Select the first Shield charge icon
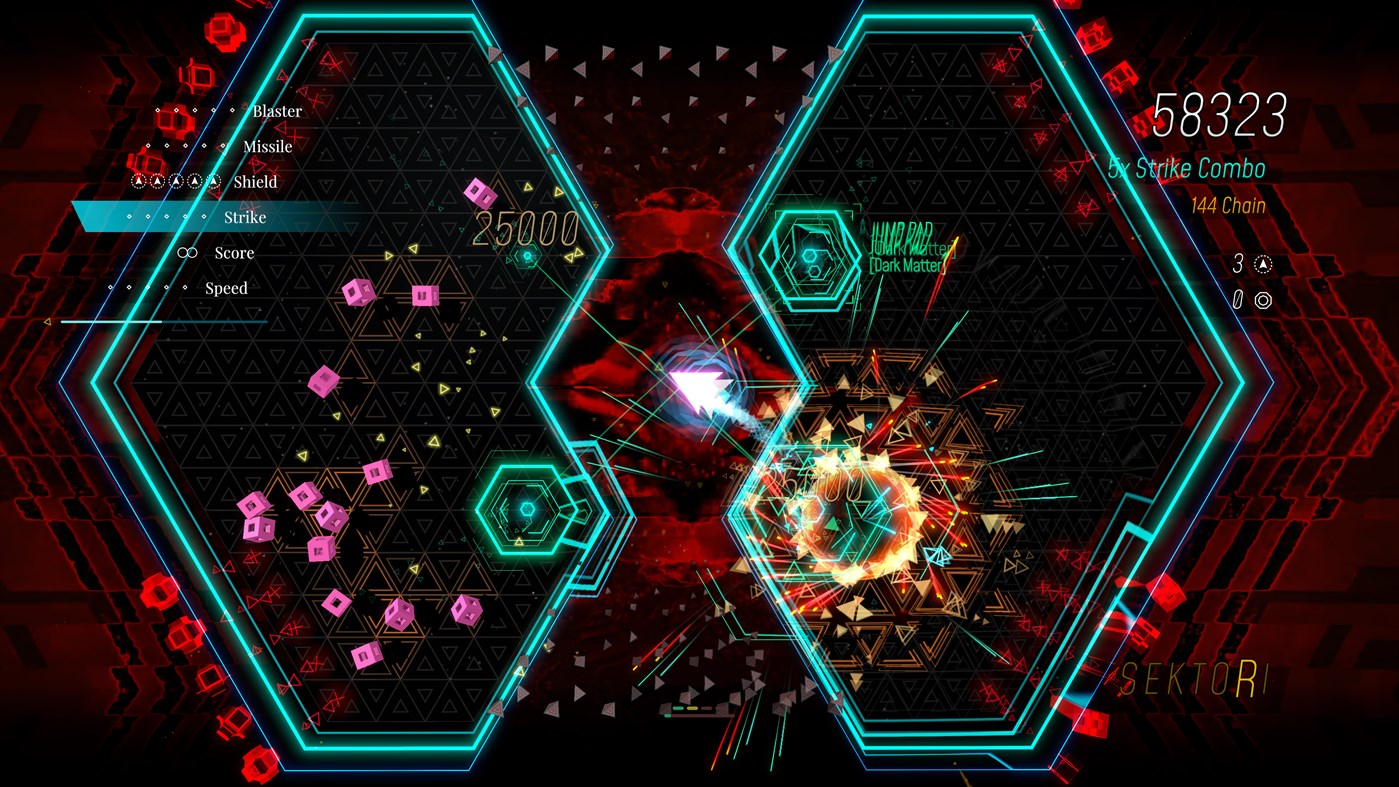 (x=137, y=182)
